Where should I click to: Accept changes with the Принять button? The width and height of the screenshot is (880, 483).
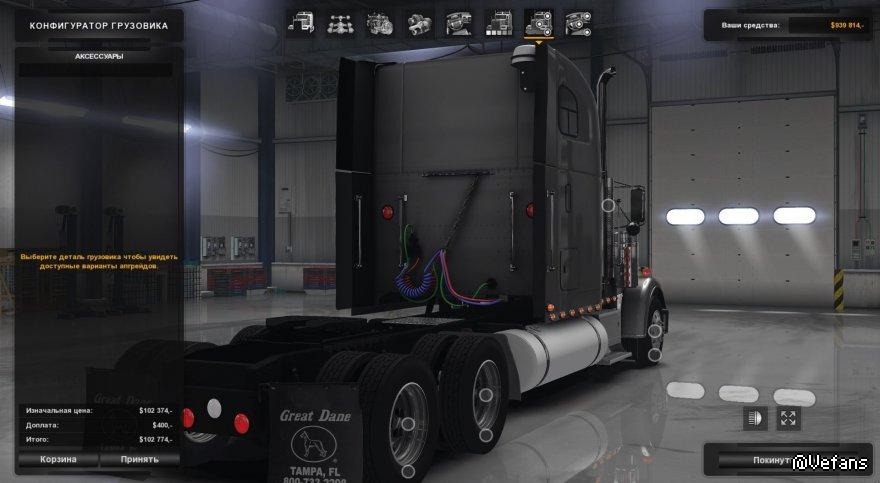(x=140, y=460)
